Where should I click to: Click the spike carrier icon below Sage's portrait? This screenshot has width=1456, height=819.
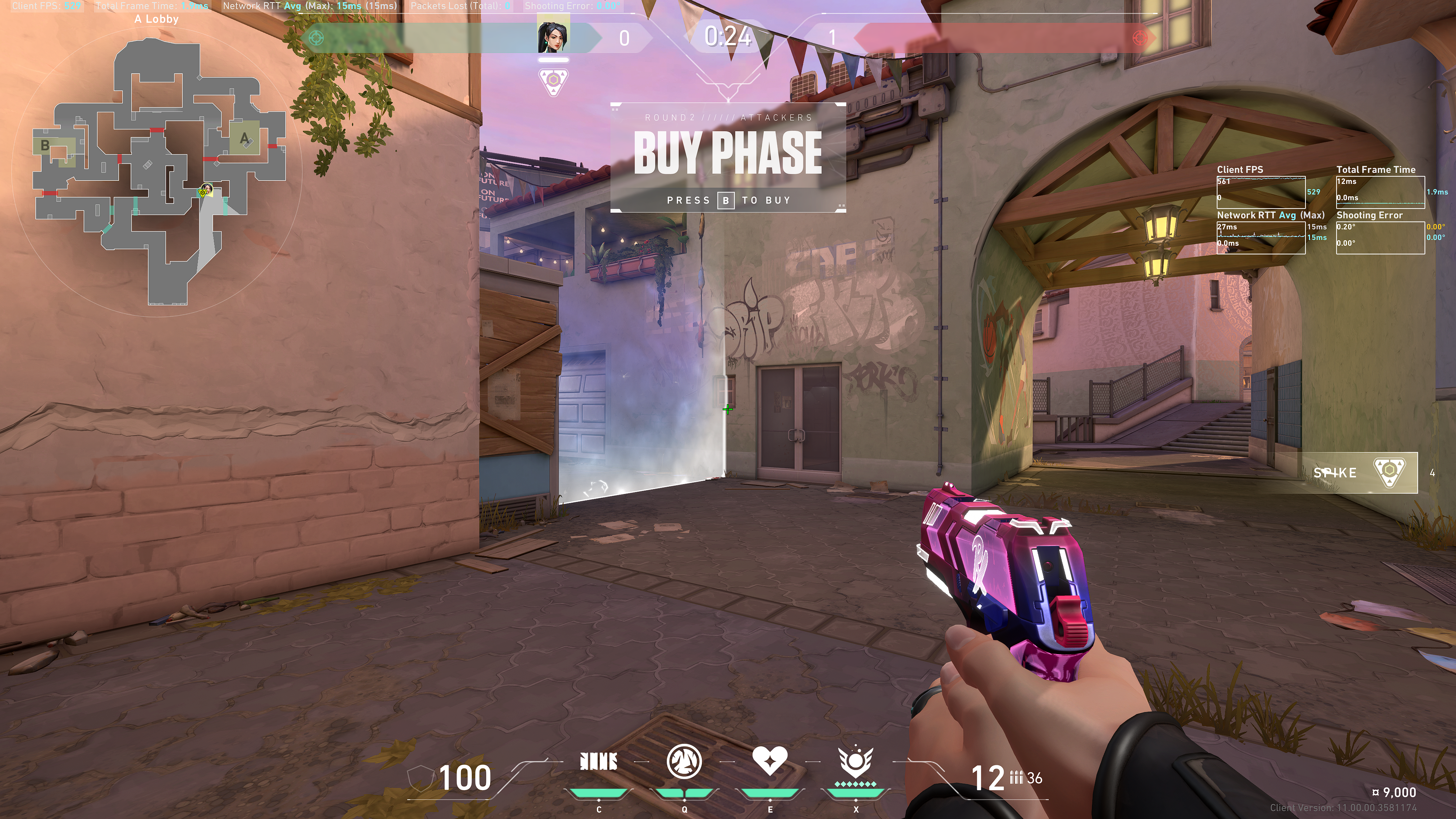[553, 82]
